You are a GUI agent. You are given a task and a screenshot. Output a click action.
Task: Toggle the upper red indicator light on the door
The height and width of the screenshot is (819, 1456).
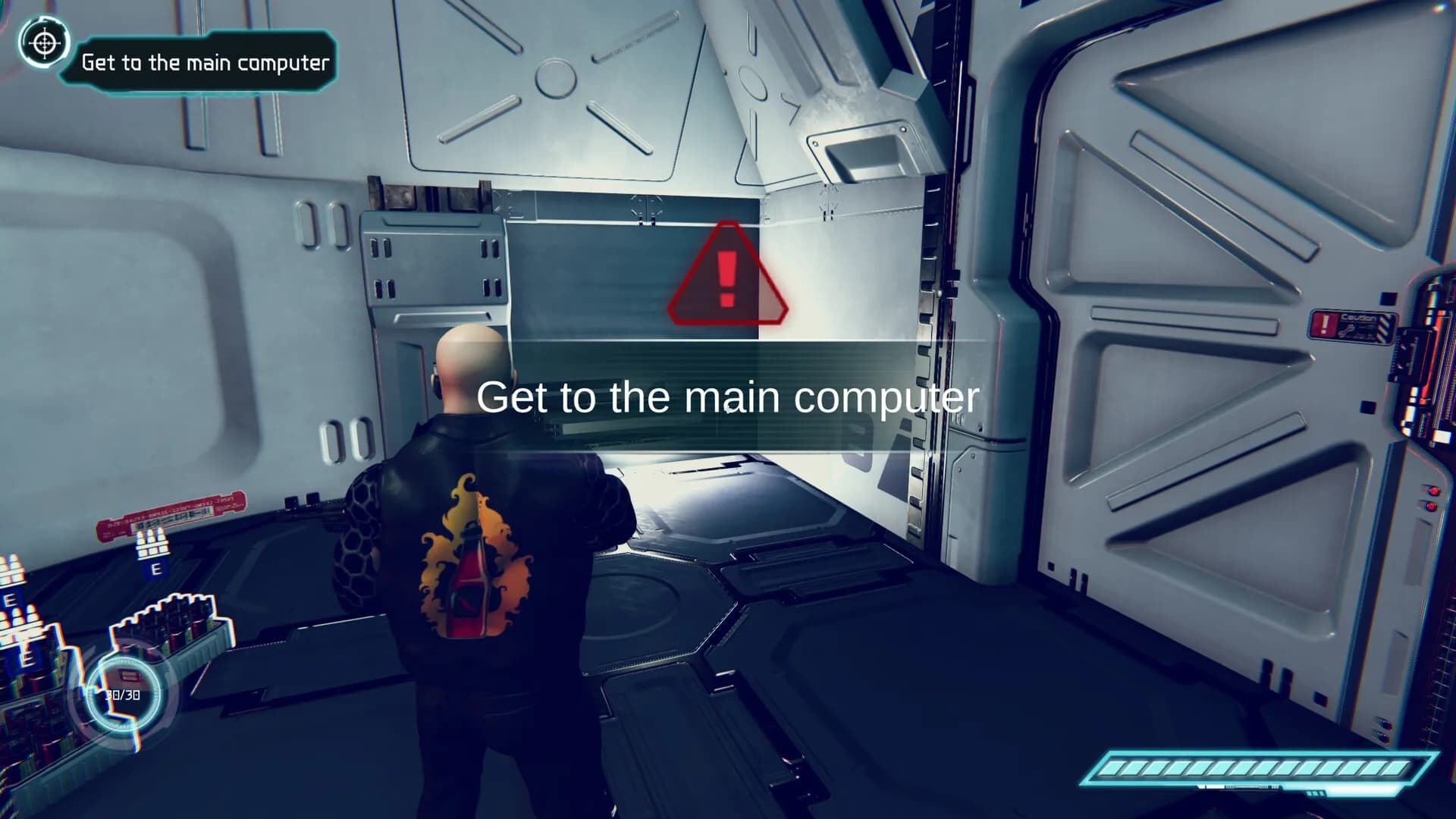(1434, 491)
